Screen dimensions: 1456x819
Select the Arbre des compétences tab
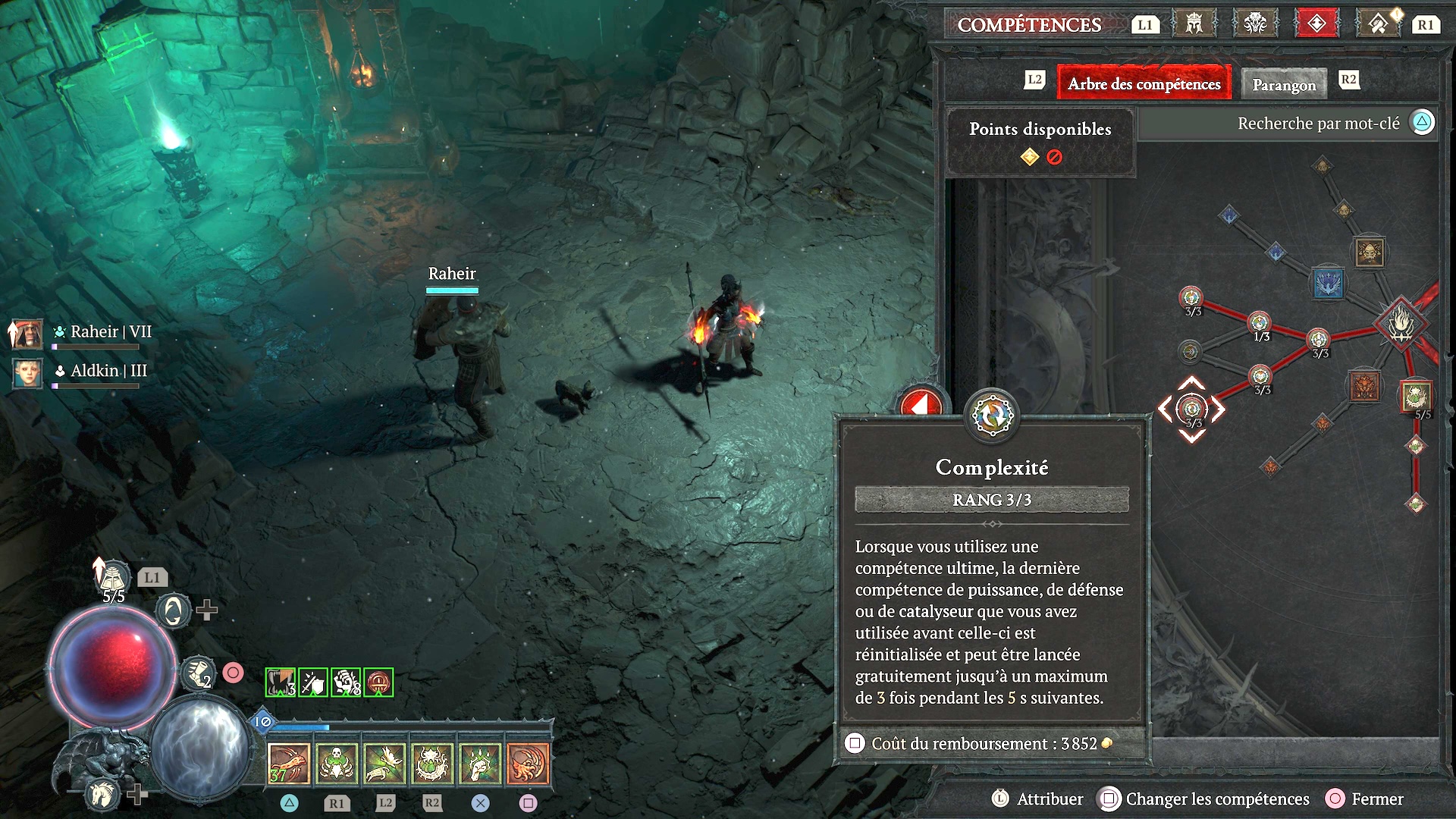pos(1144,84)
